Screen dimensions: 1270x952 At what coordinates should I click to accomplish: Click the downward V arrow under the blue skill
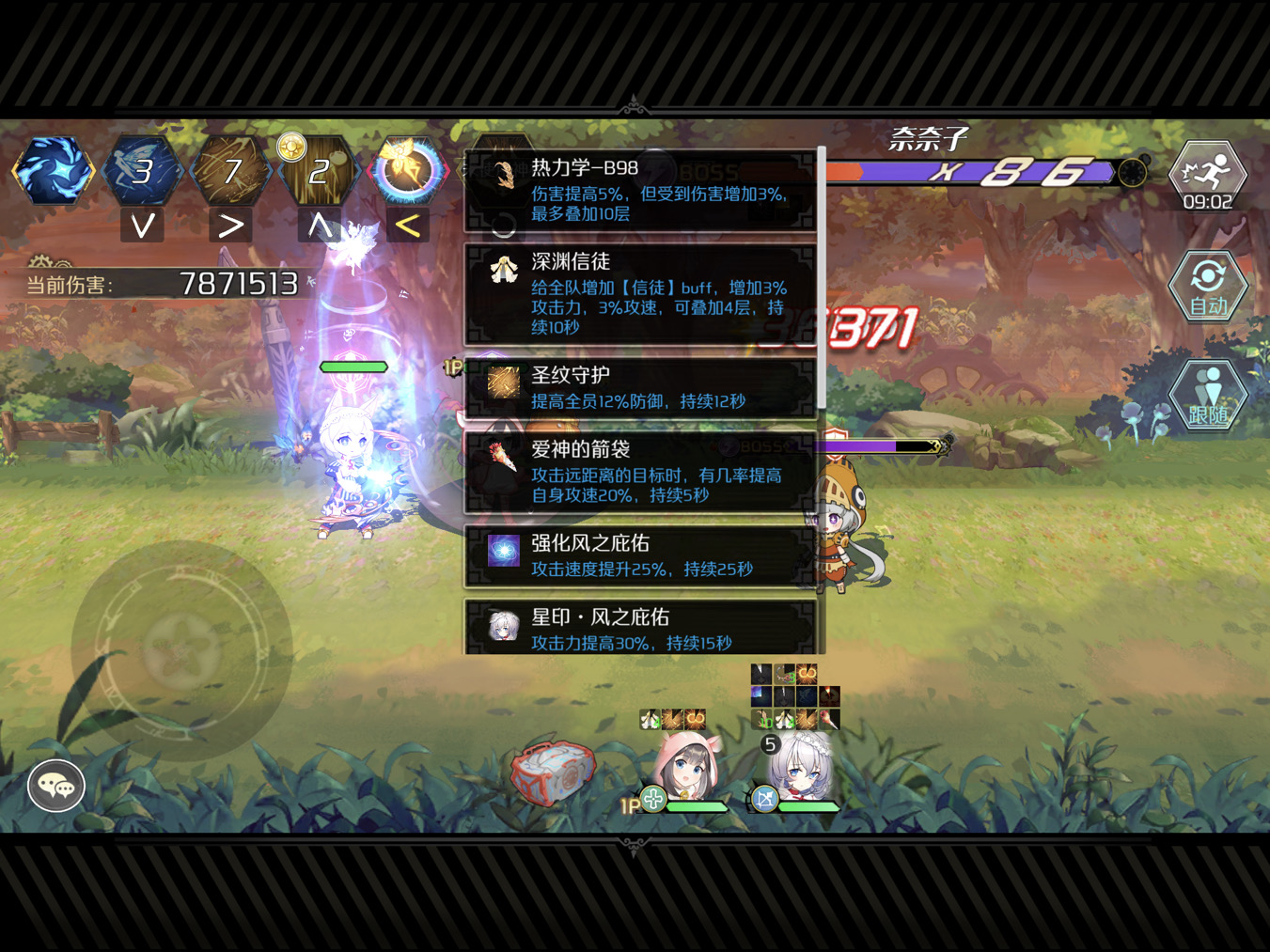(x=142, y=225)
